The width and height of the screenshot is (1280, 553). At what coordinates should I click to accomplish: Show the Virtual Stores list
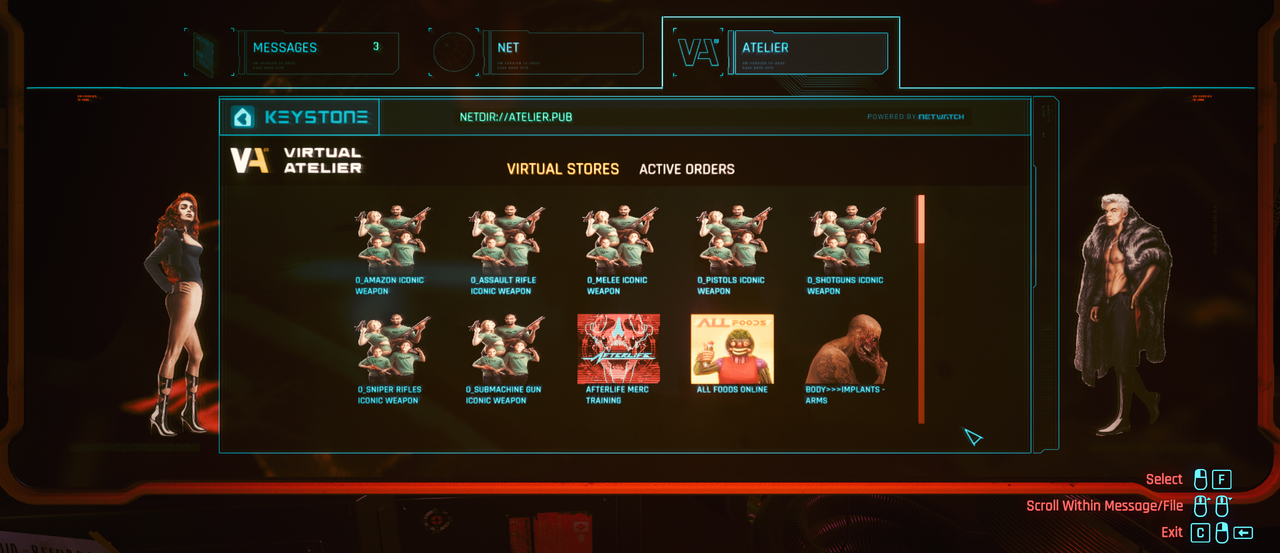click(563, 169)
